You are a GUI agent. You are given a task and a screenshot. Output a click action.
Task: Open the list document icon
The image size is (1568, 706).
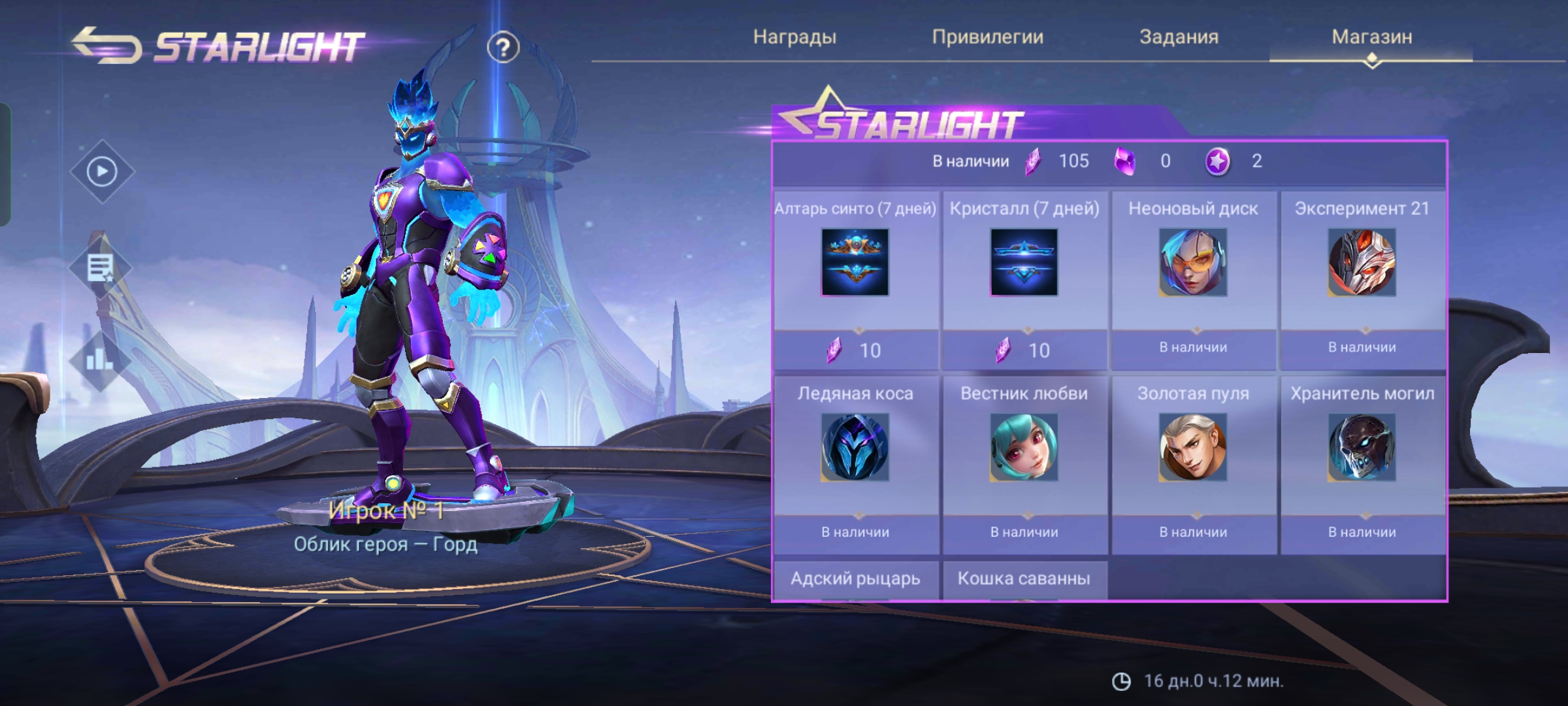click(101, 268)
